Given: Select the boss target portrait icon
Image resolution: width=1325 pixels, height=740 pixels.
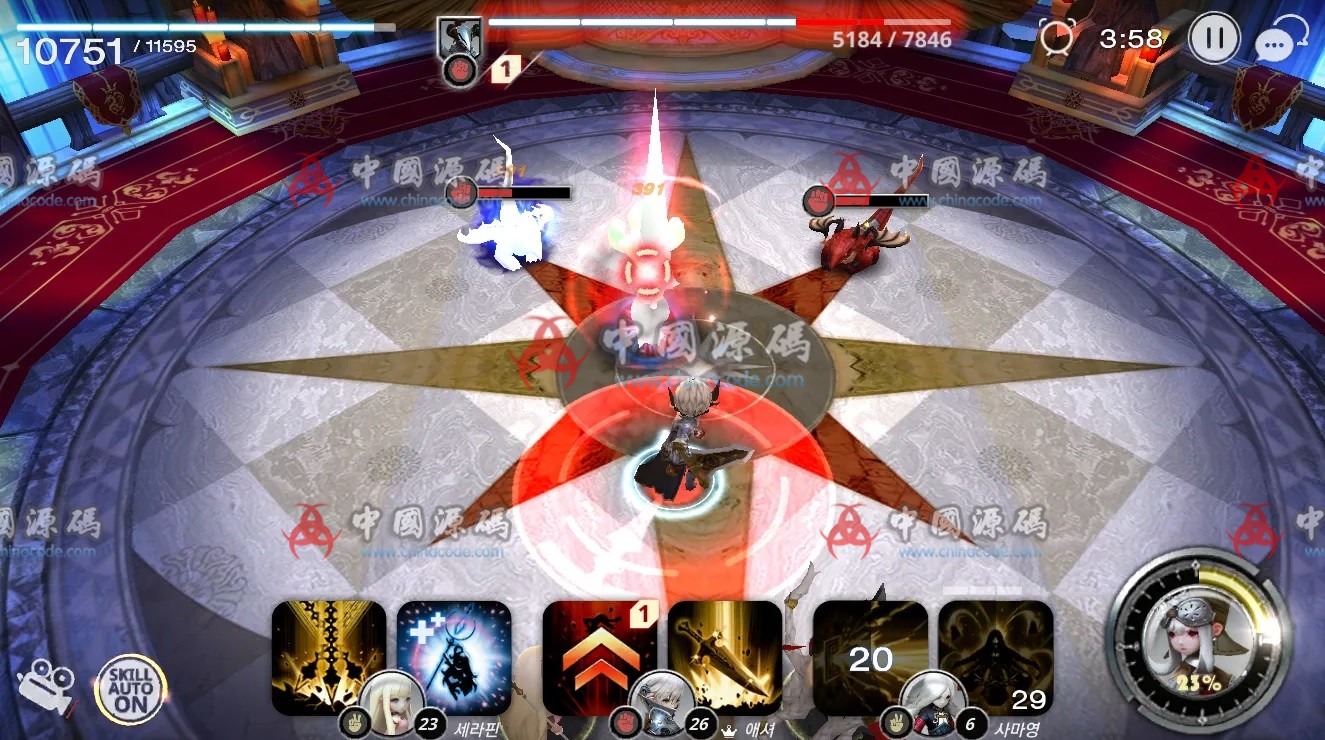Looking at the screenshot, I should [x=461, y=42].
